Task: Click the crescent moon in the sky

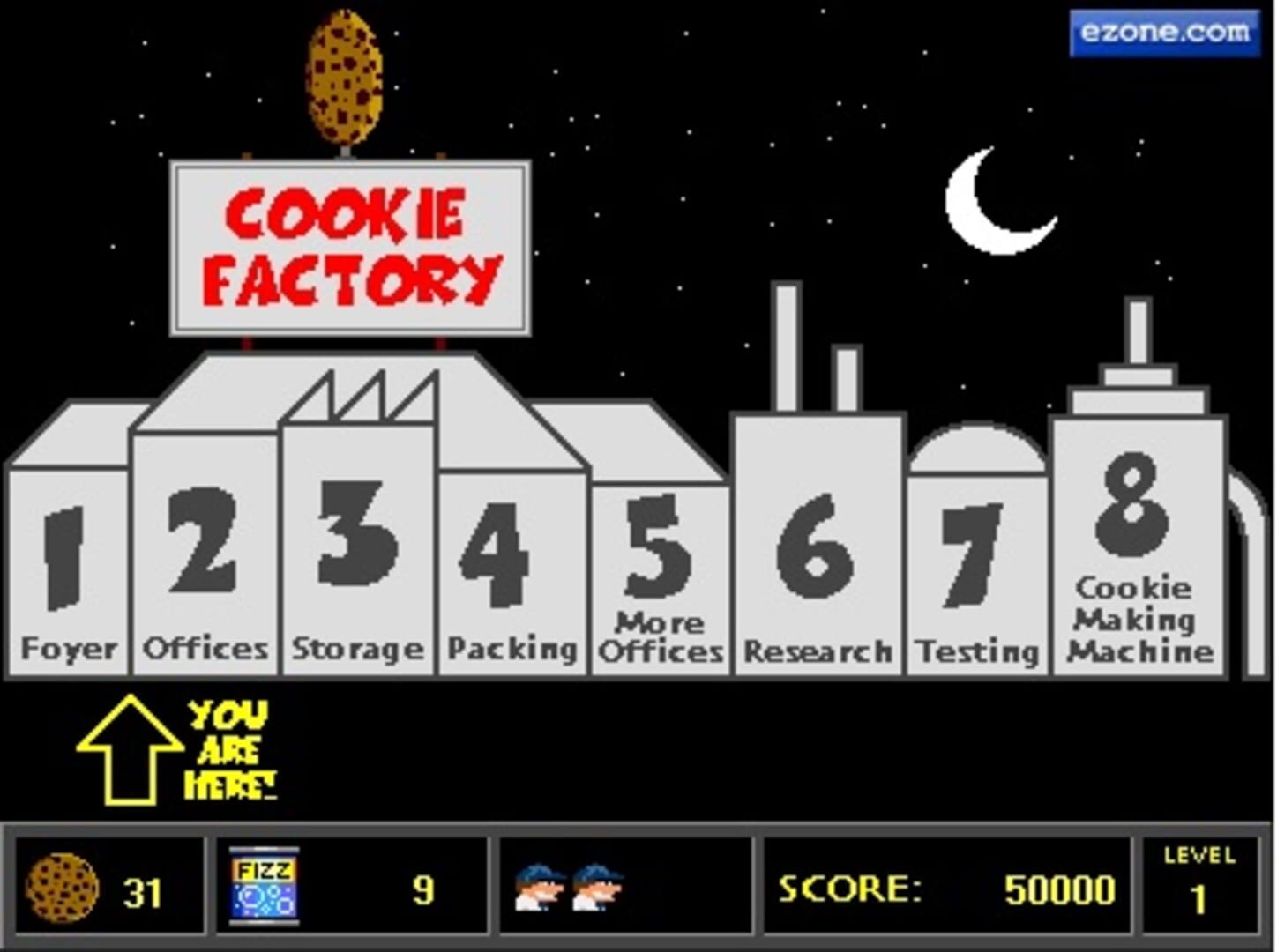Action: click(x=1001, y=203)
